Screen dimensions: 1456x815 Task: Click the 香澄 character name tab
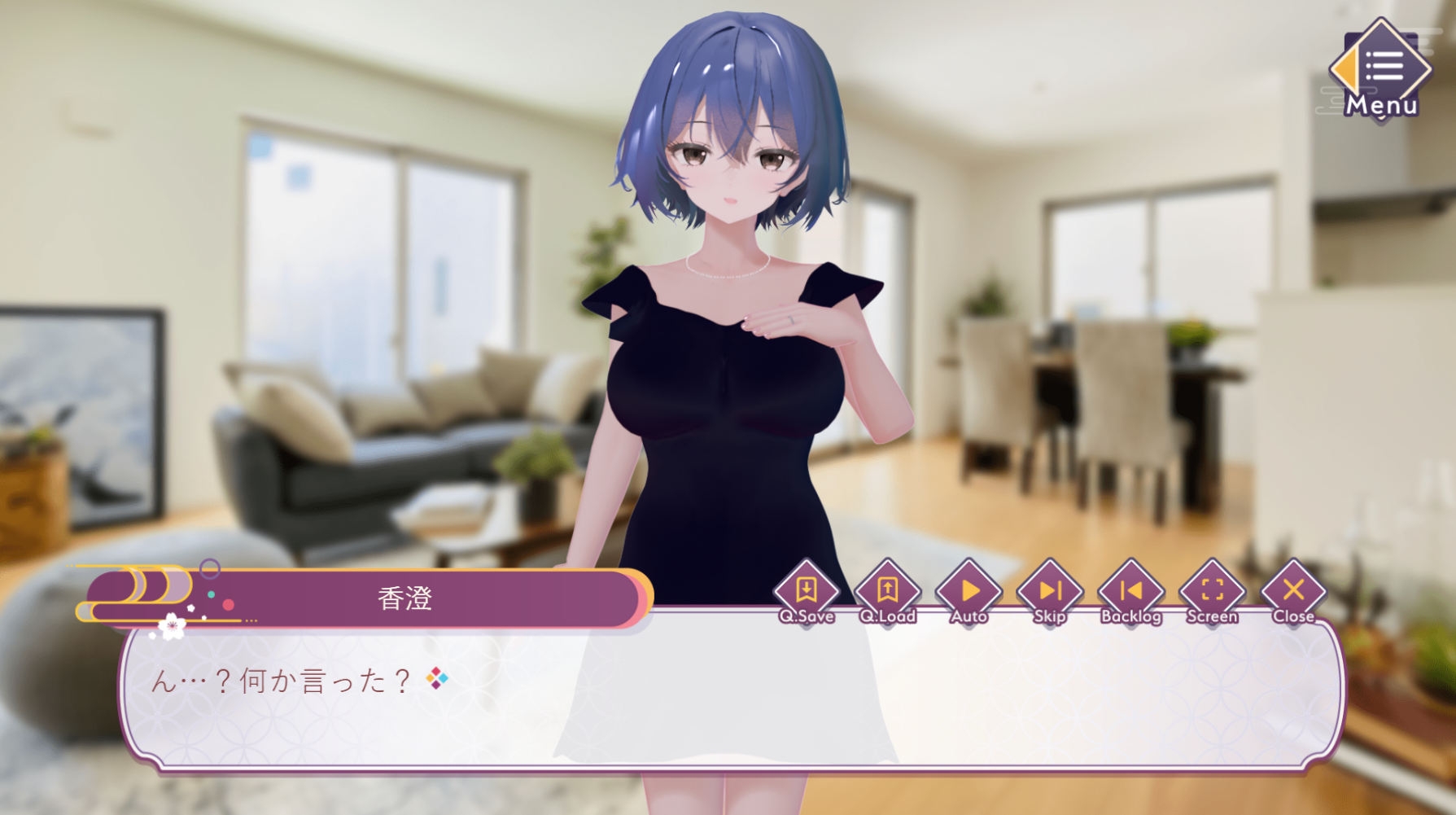(404, 597)
